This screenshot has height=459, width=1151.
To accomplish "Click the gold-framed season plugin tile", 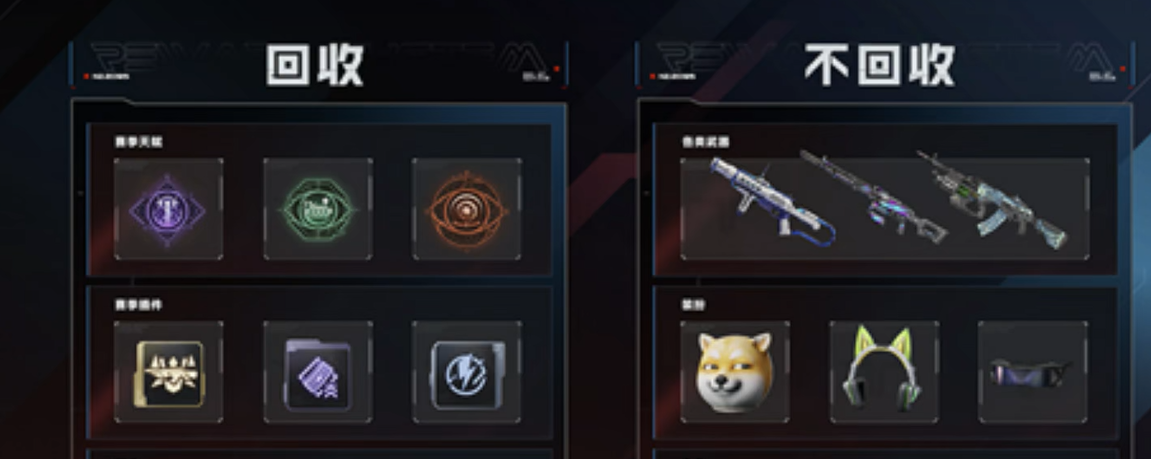I will coord(168,372).
